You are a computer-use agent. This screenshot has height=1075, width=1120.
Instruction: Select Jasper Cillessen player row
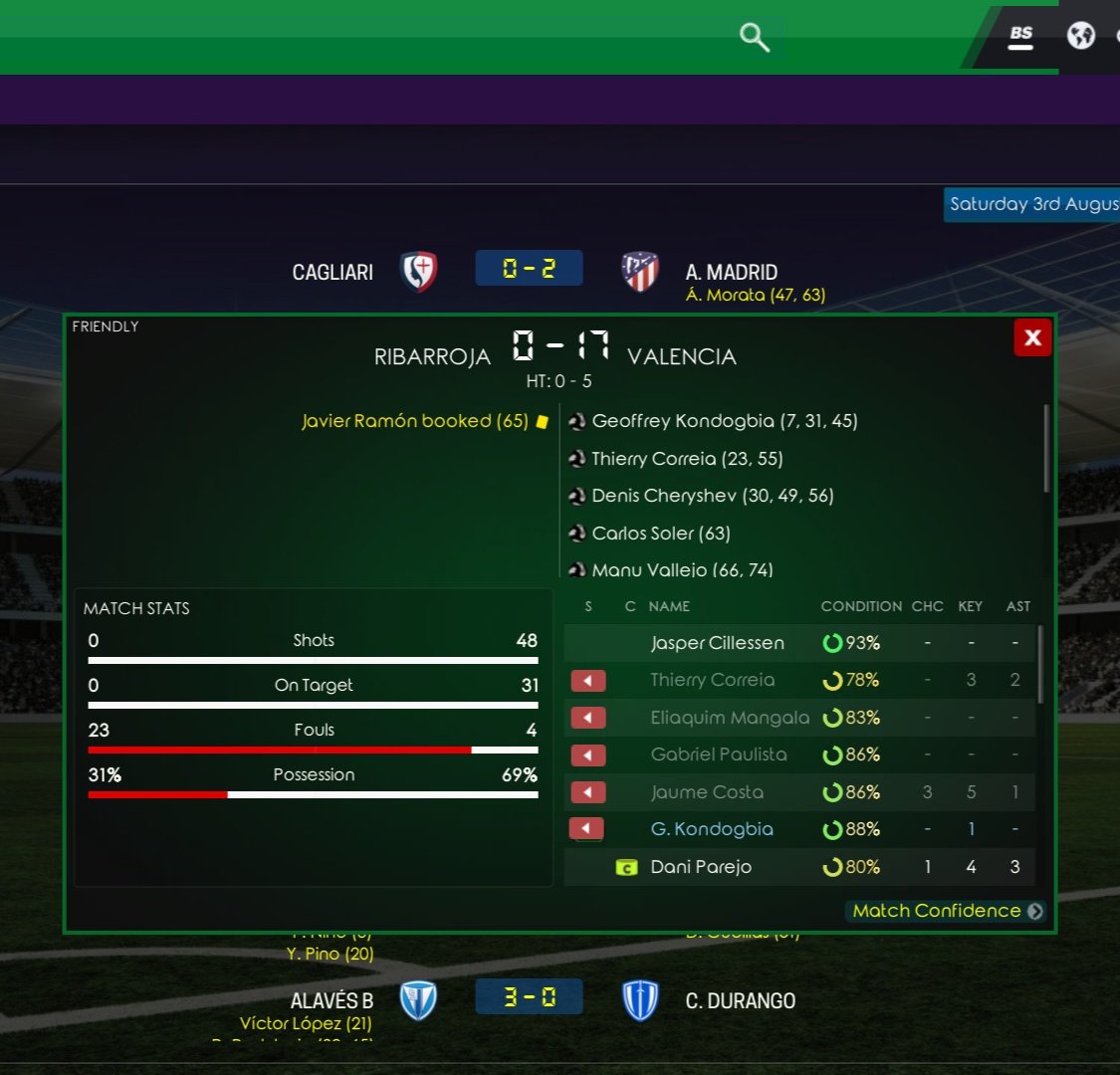point(717,643)
